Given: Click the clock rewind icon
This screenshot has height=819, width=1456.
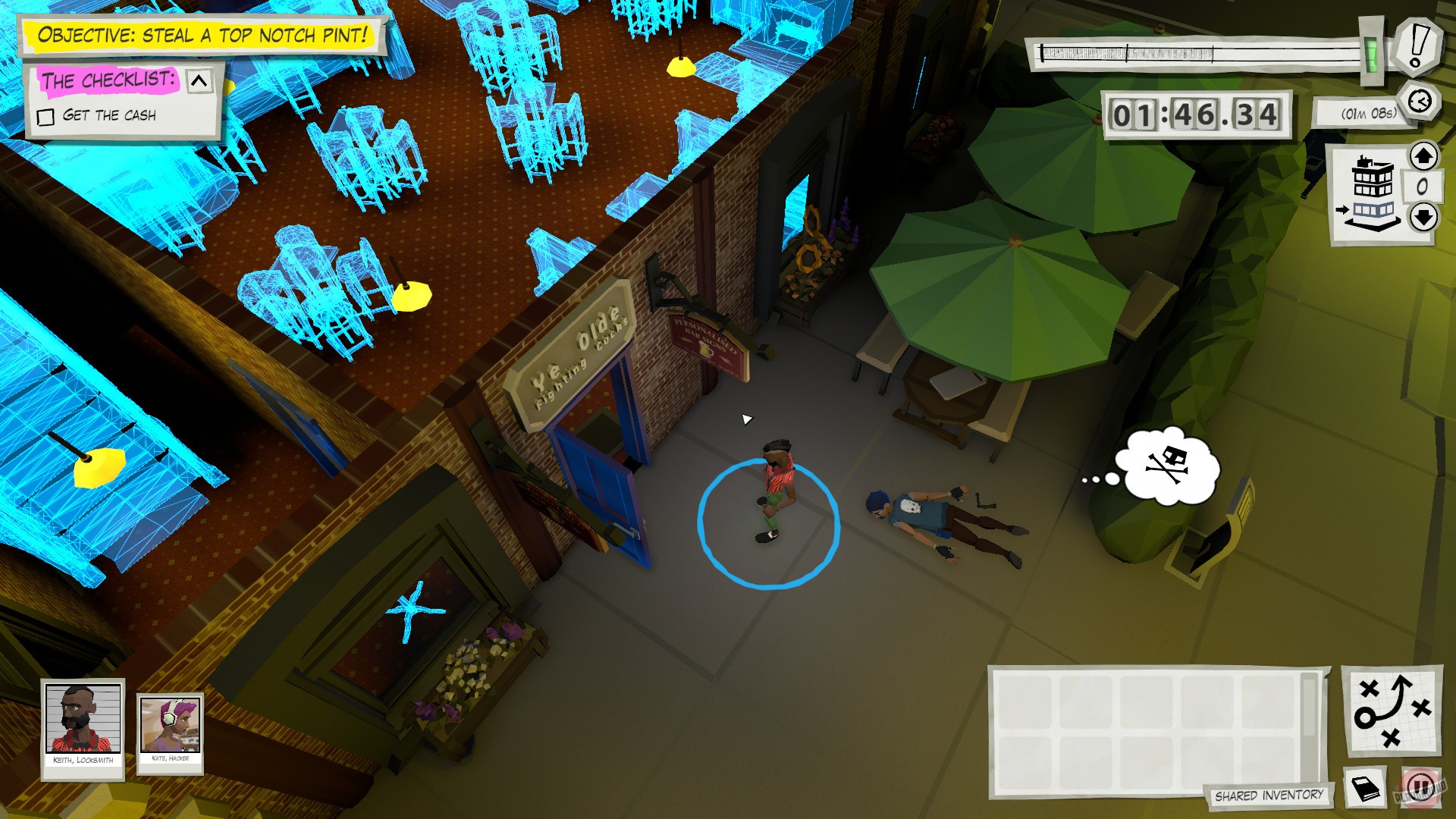Looking at the screenshot, I should 1420,99.
